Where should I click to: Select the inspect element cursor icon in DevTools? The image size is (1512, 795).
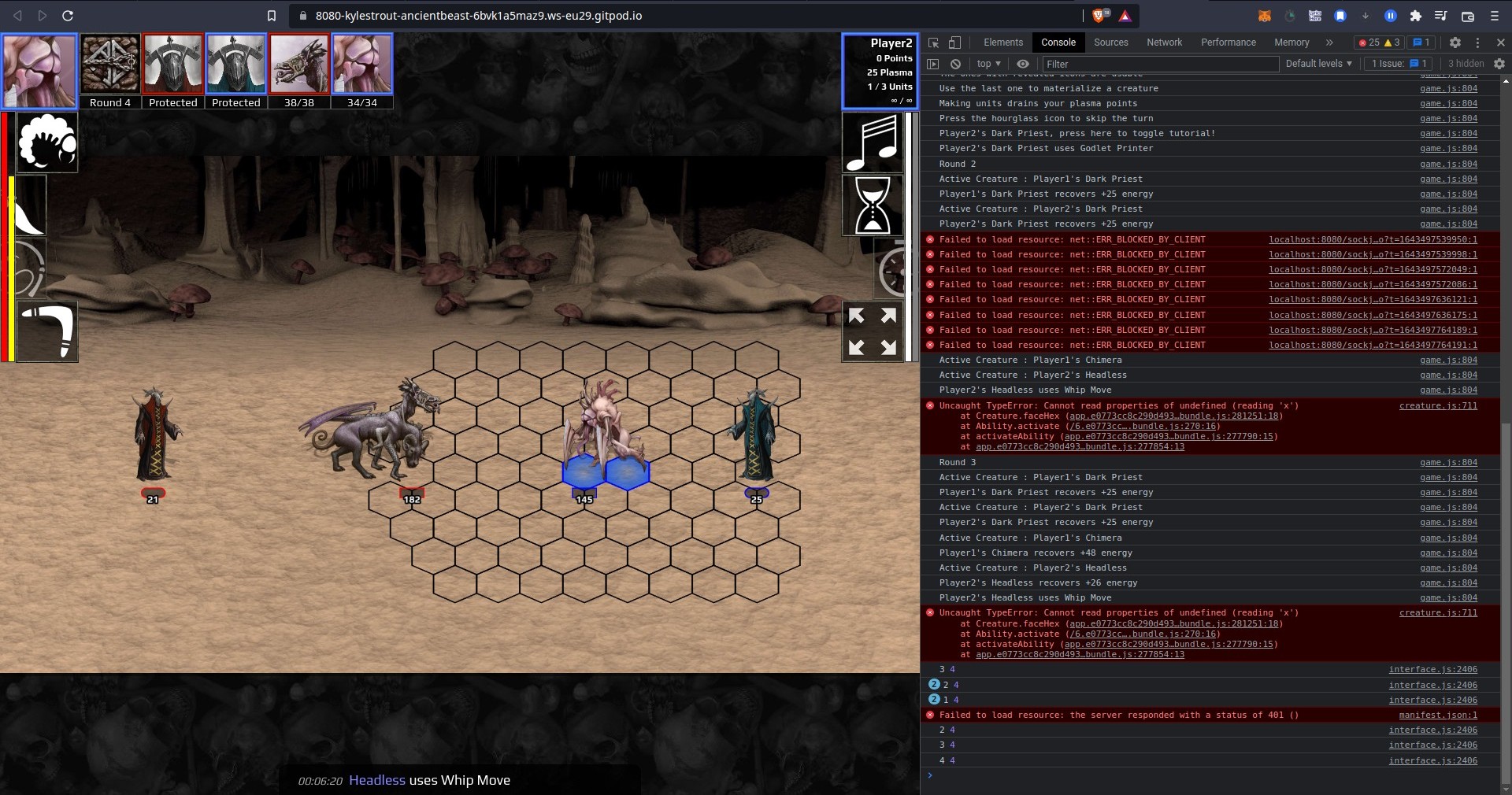[934, 43]
